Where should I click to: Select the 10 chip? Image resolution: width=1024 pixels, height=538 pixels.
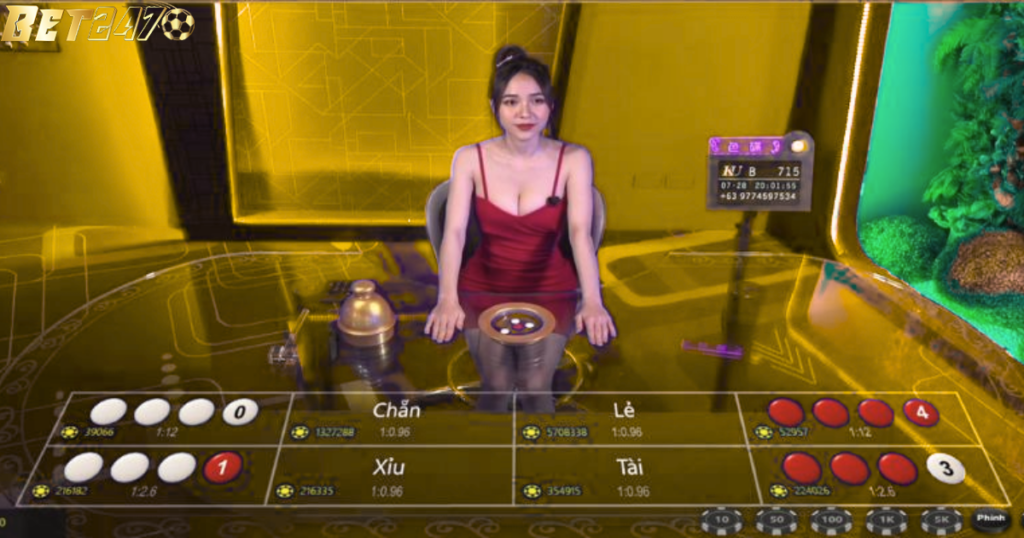pyautogui.click(x=721, y=521)
